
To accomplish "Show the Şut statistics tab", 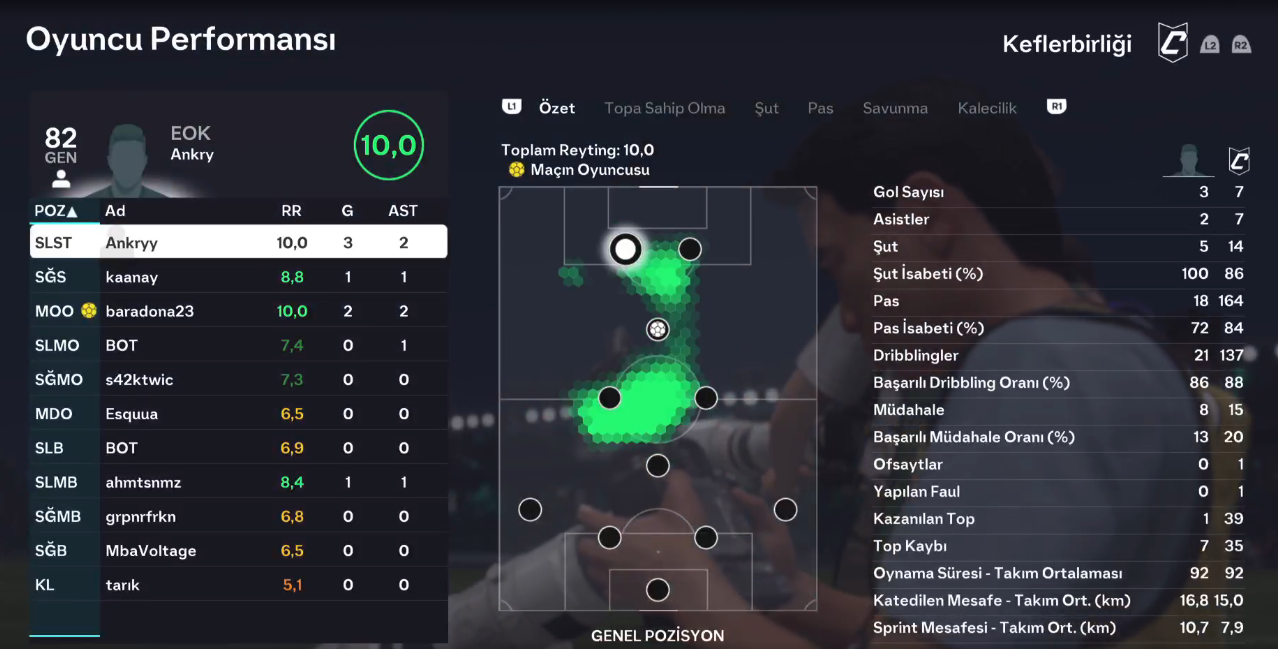I will pyautogui.click(x=766, y=108).
